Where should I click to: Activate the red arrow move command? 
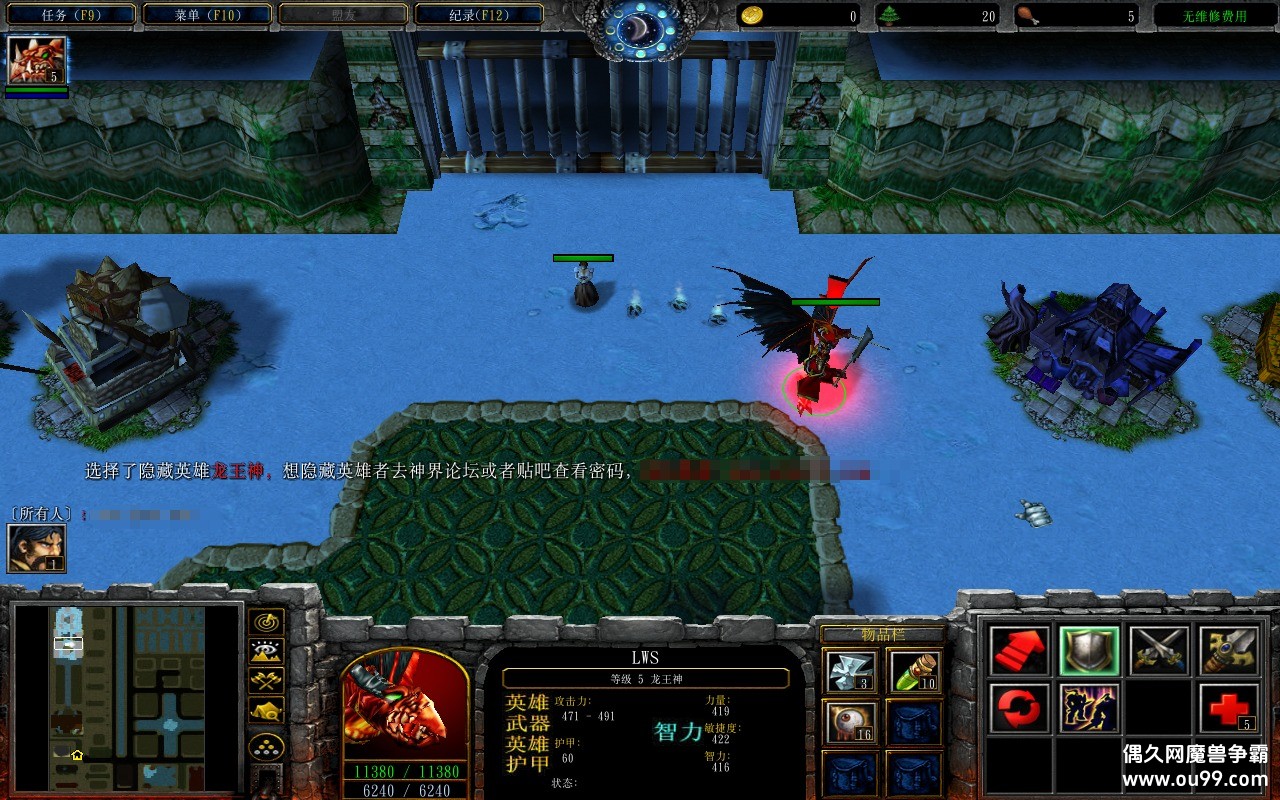pos(1020,651)
